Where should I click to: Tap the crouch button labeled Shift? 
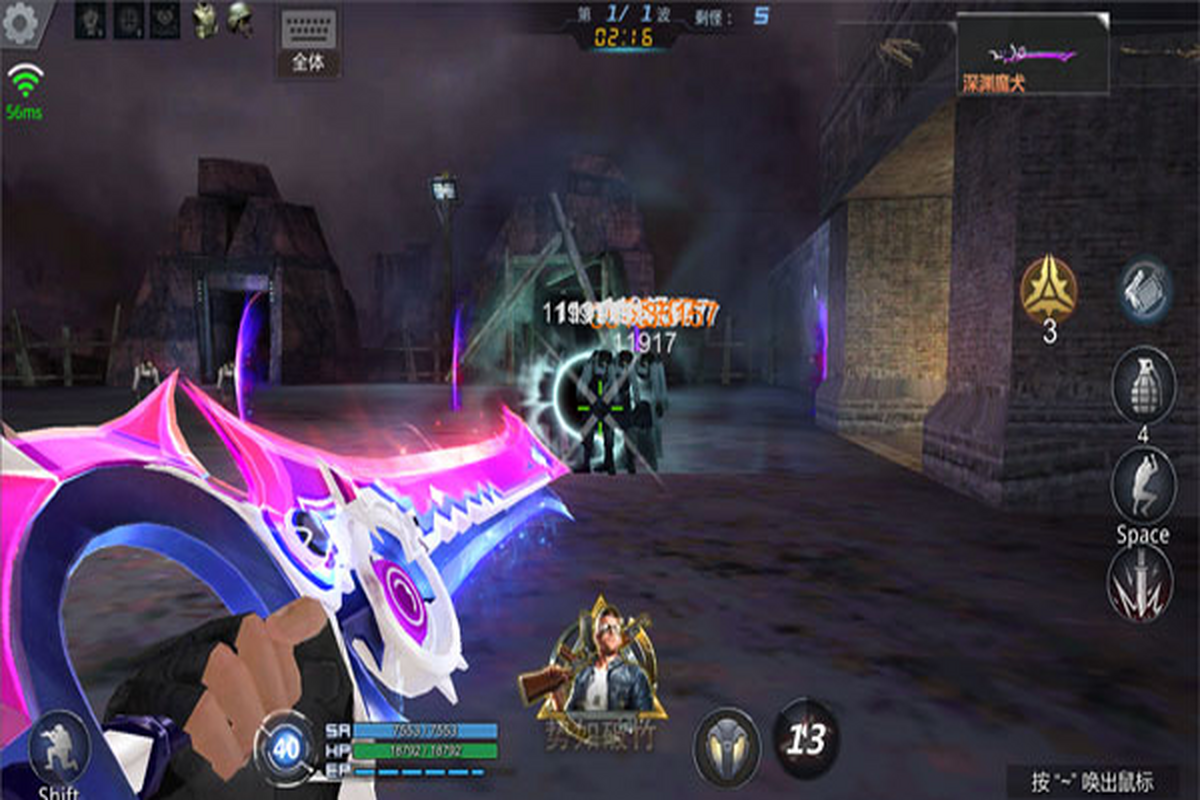tap(58, 750)
